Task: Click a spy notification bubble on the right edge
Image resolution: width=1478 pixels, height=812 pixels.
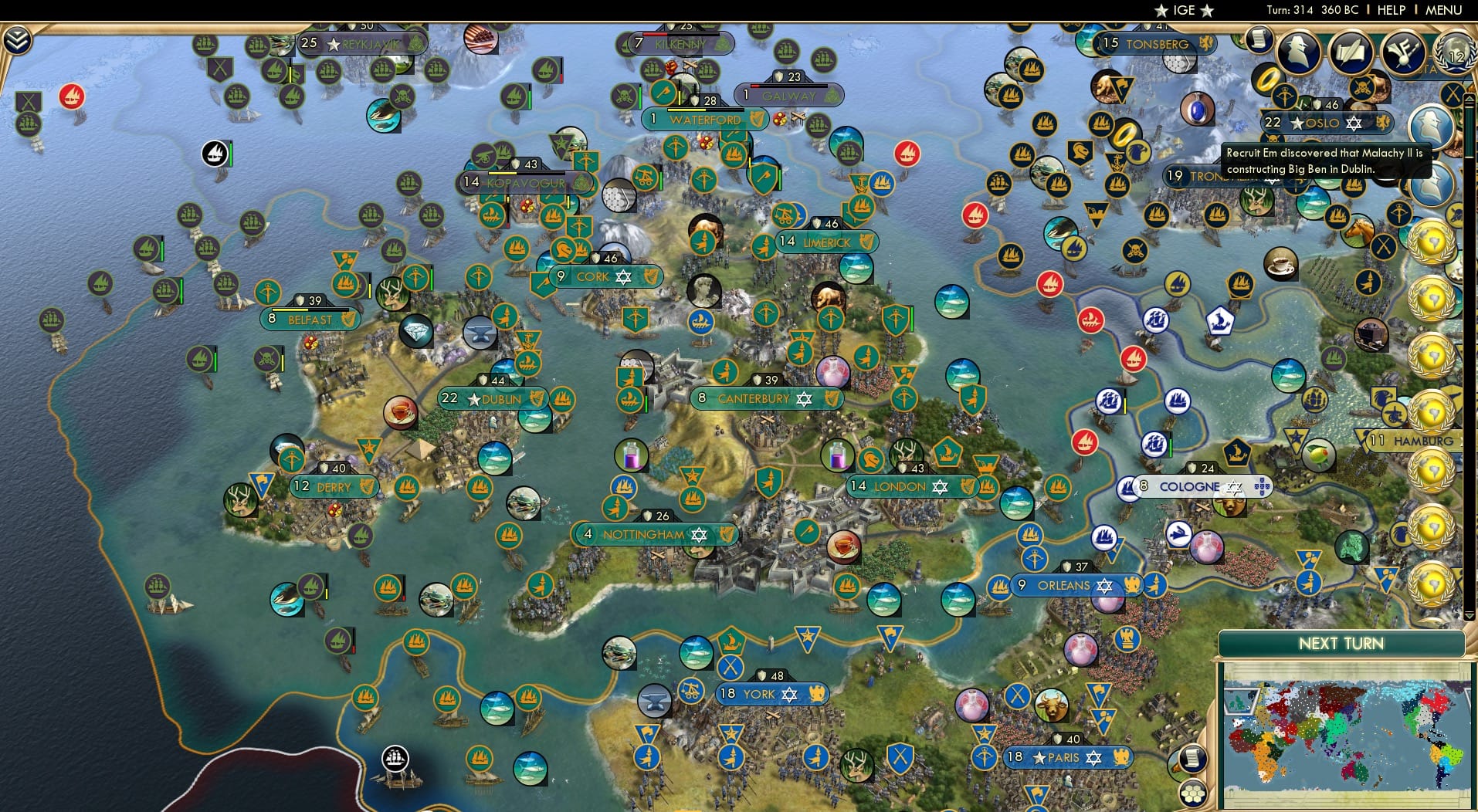Action: click(x=1432, y=123)
